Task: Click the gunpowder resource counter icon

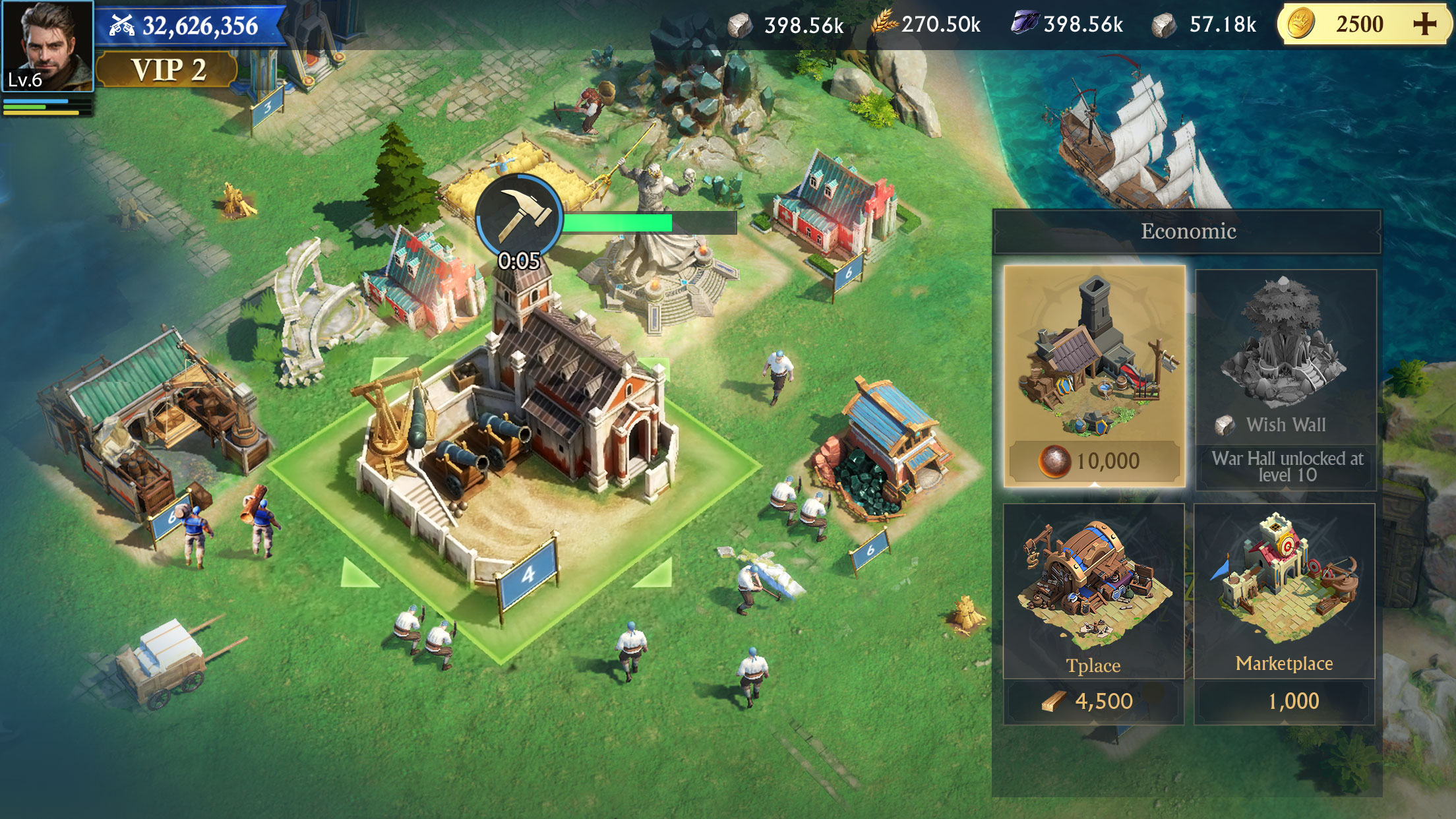Action: point(124,25)
